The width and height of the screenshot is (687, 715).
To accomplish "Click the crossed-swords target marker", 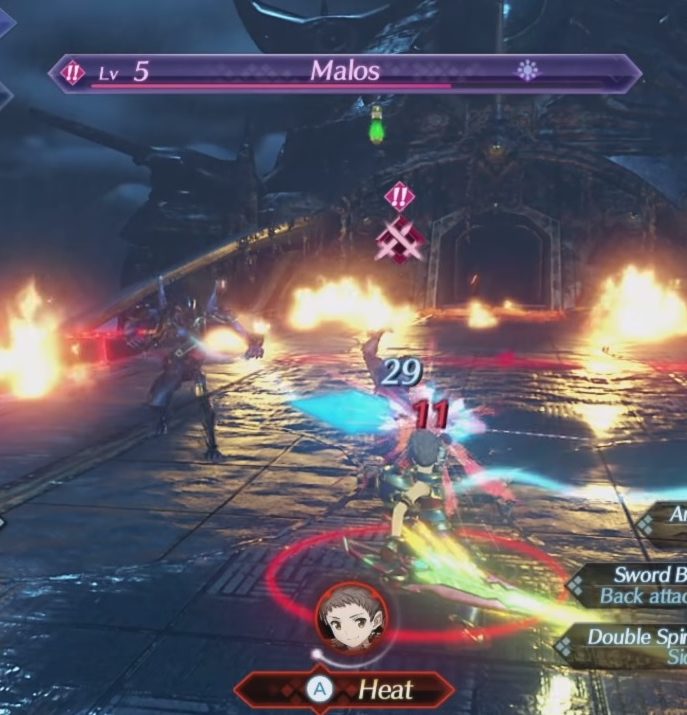I will (x=399, y=240).
